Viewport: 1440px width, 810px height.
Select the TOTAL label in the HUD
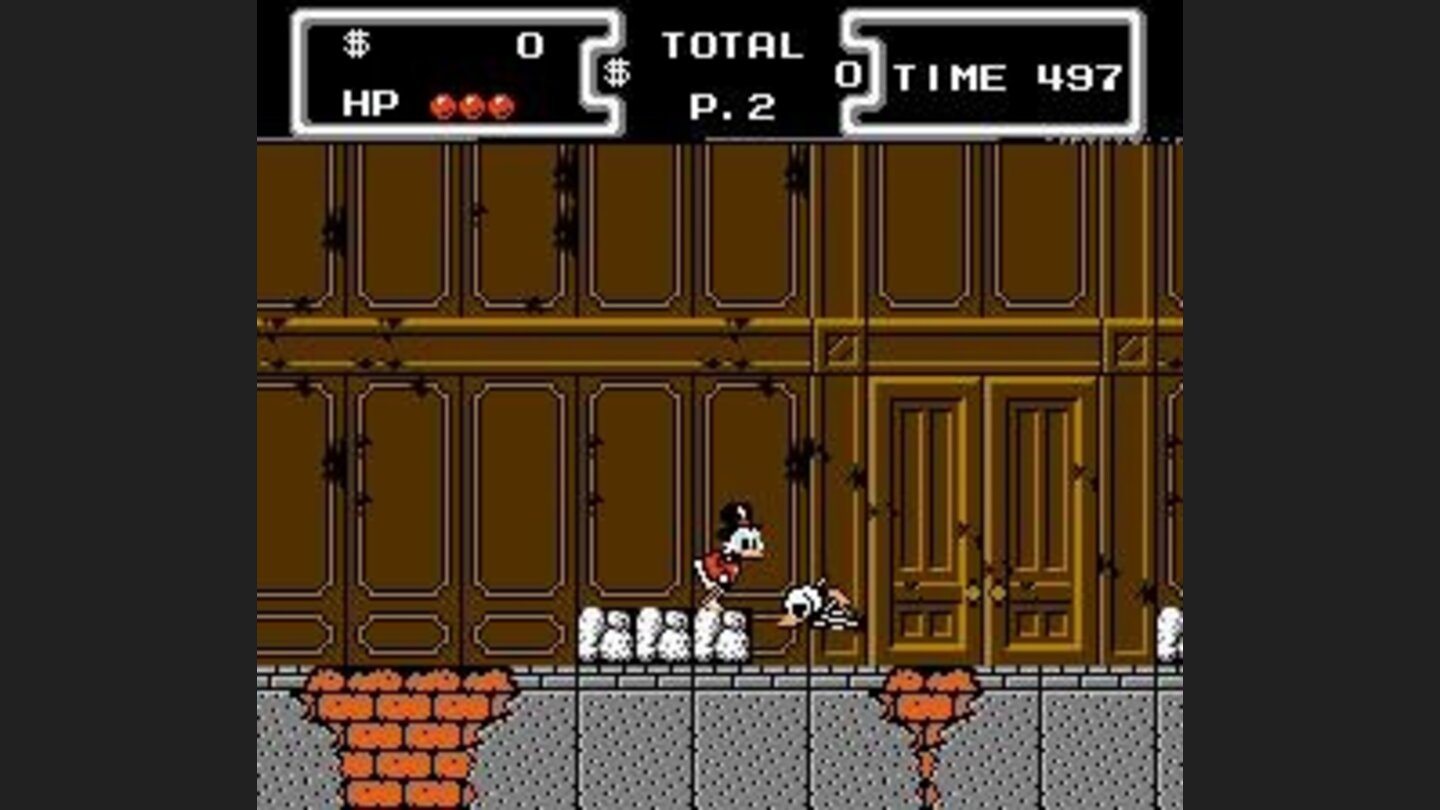pos(735,44)
